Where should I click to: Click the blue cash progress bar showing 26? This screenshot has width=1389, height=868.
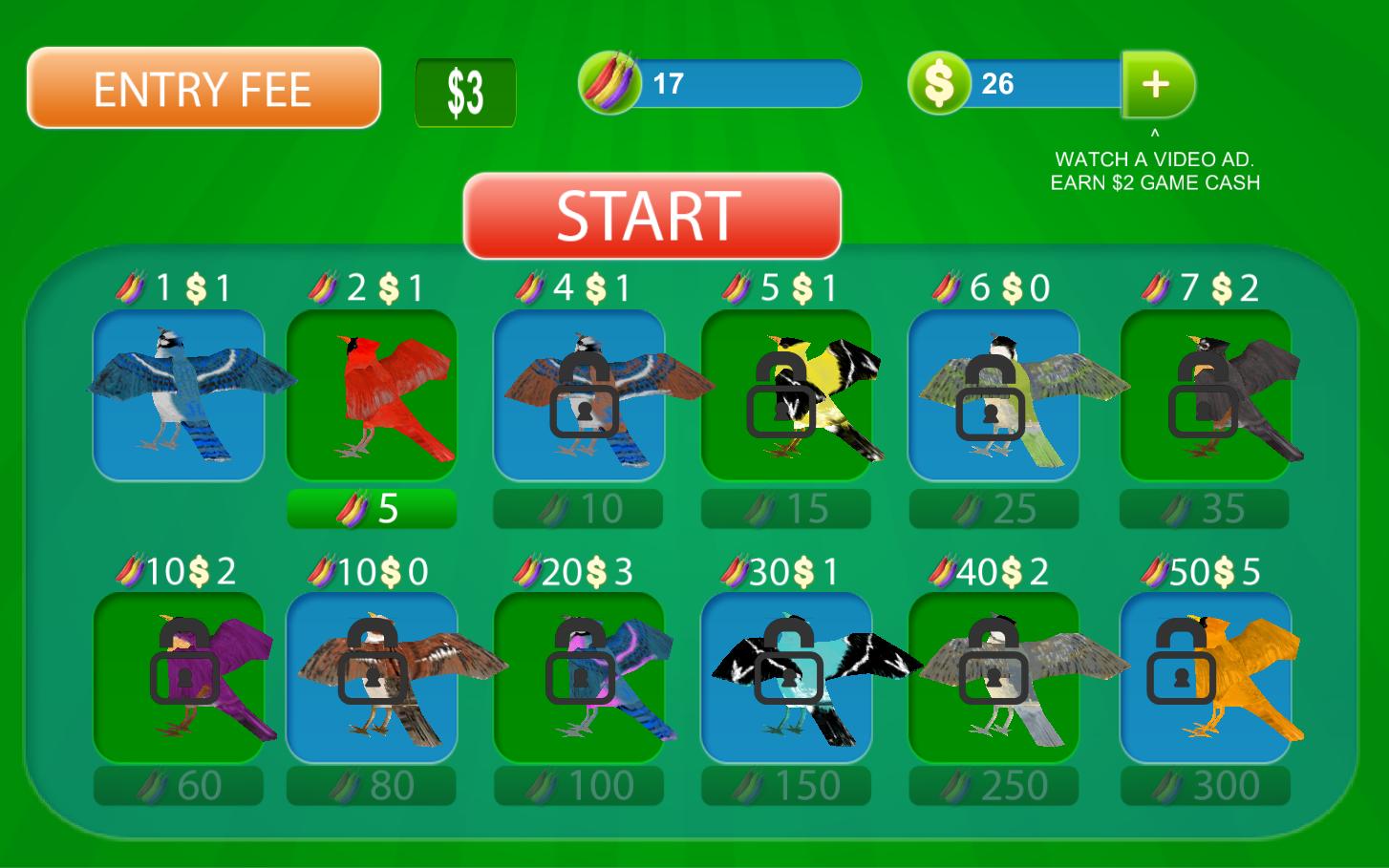[1041, 84]
